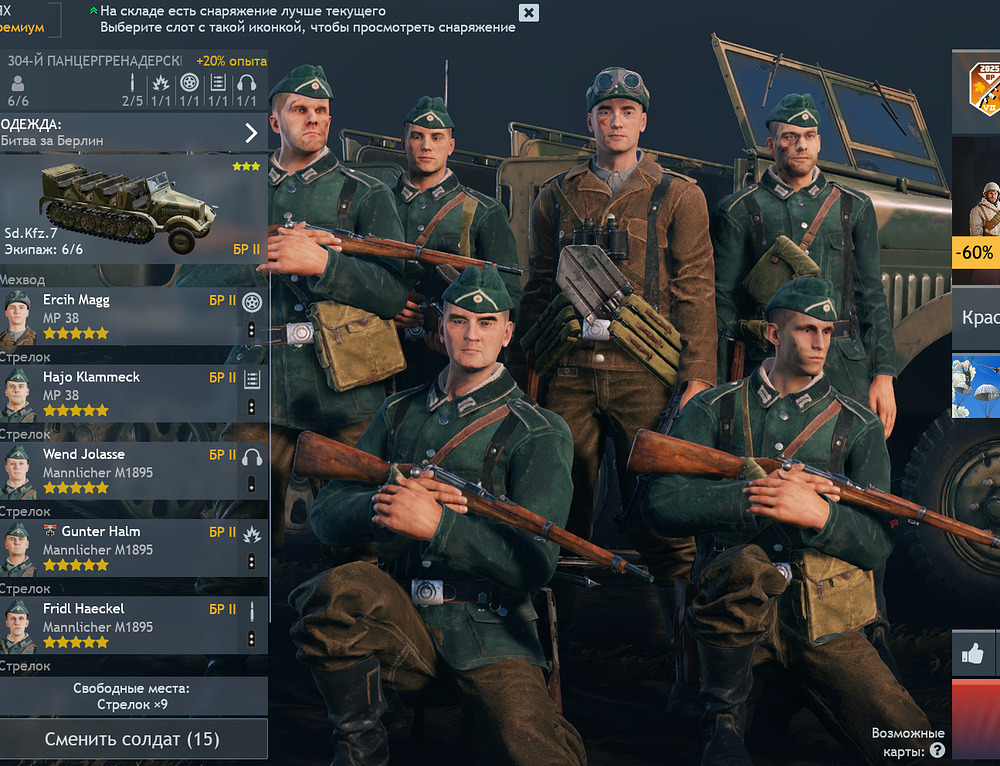This screenshot has width=1000, height=766.
Task: Select soldier Ercih Magg
Action: click(120, 316)
